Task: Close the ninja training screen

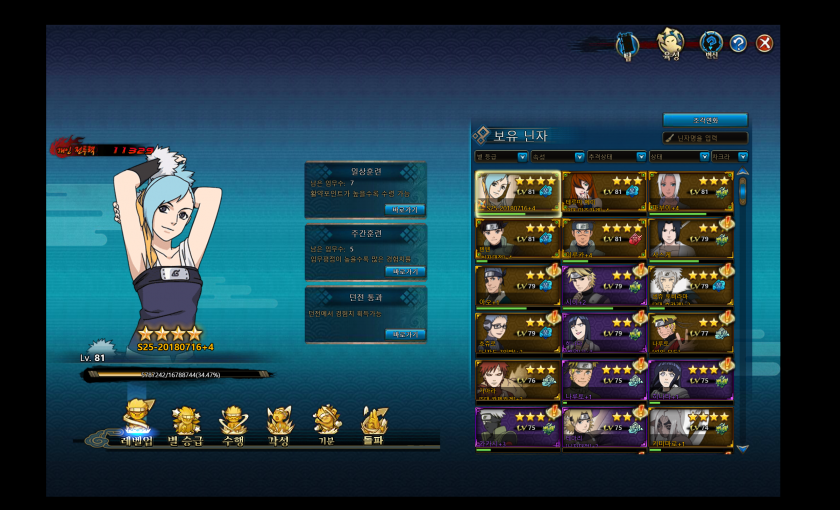Action: click(764, 43)
